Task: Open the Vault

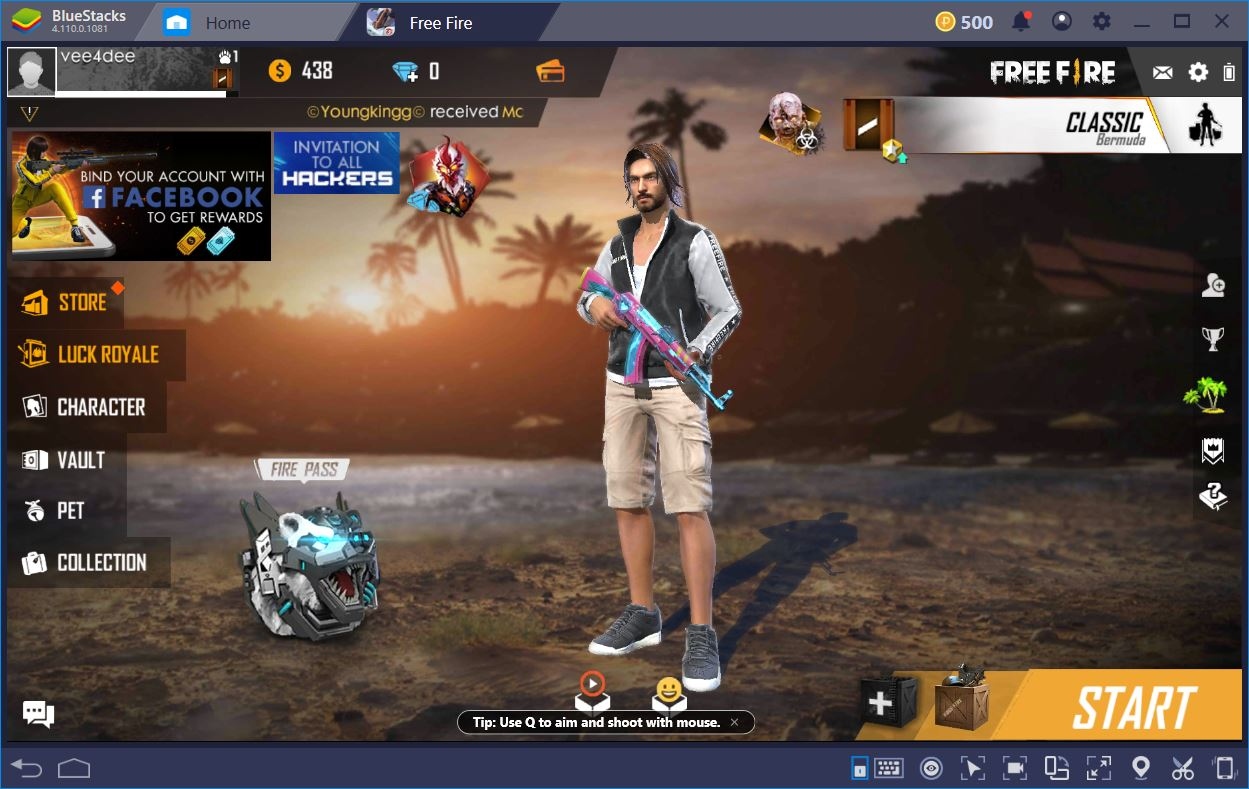Action: click(x=66, y=460)
